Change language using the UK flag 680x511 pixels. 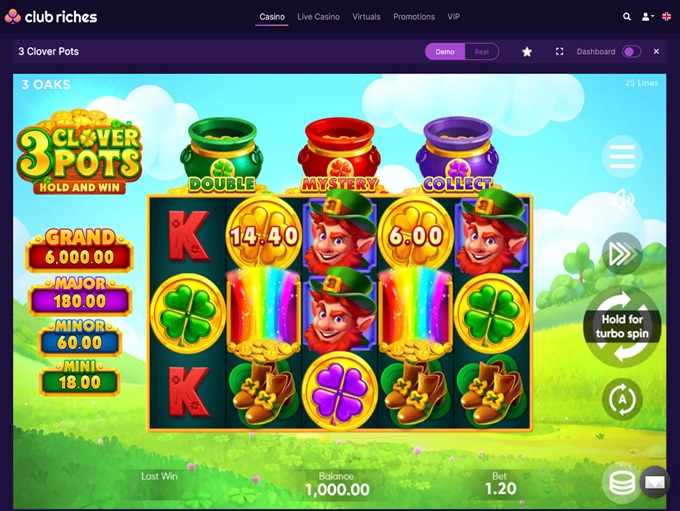(x=667, y=17)
